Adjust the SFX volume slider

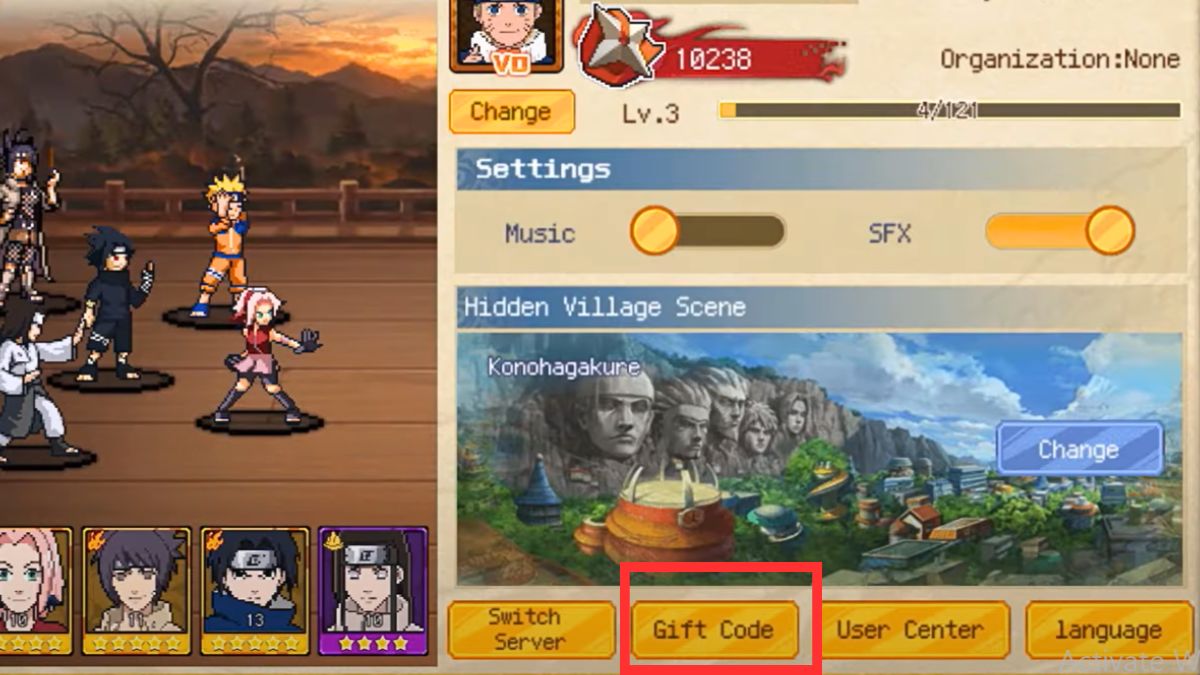coord(1059,232)
